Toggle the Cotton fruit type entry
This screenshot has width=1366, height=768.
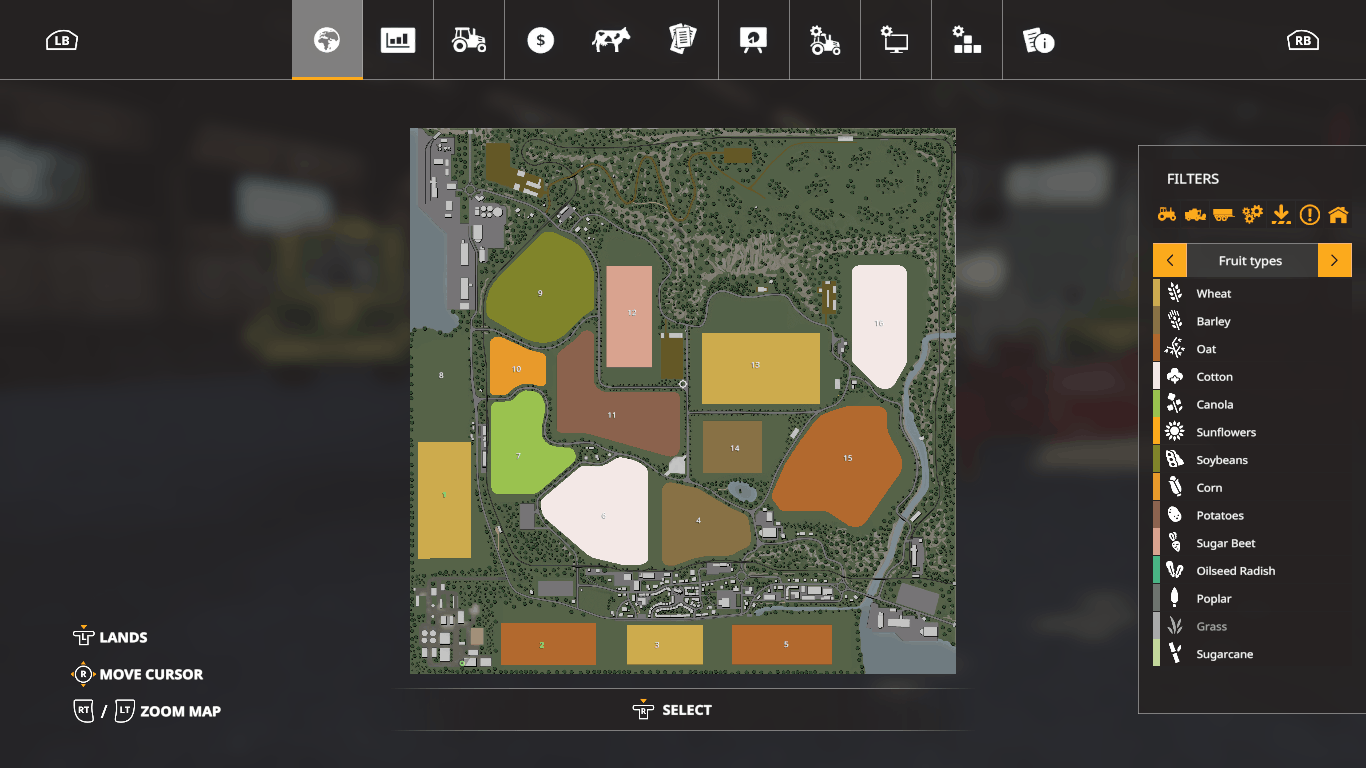pos(1214,377)
